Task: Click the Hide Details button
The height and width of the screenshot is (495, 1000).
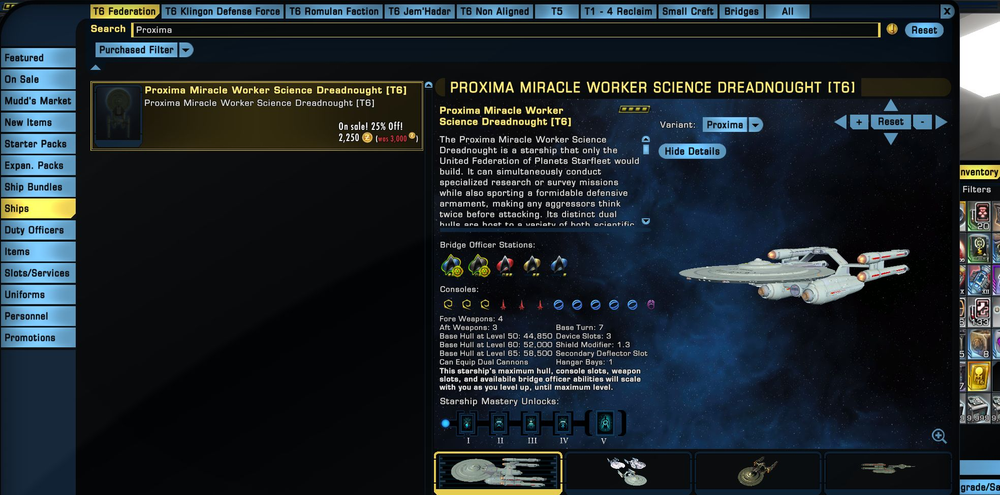Action: pyautogui.click(x=691, y=151)
